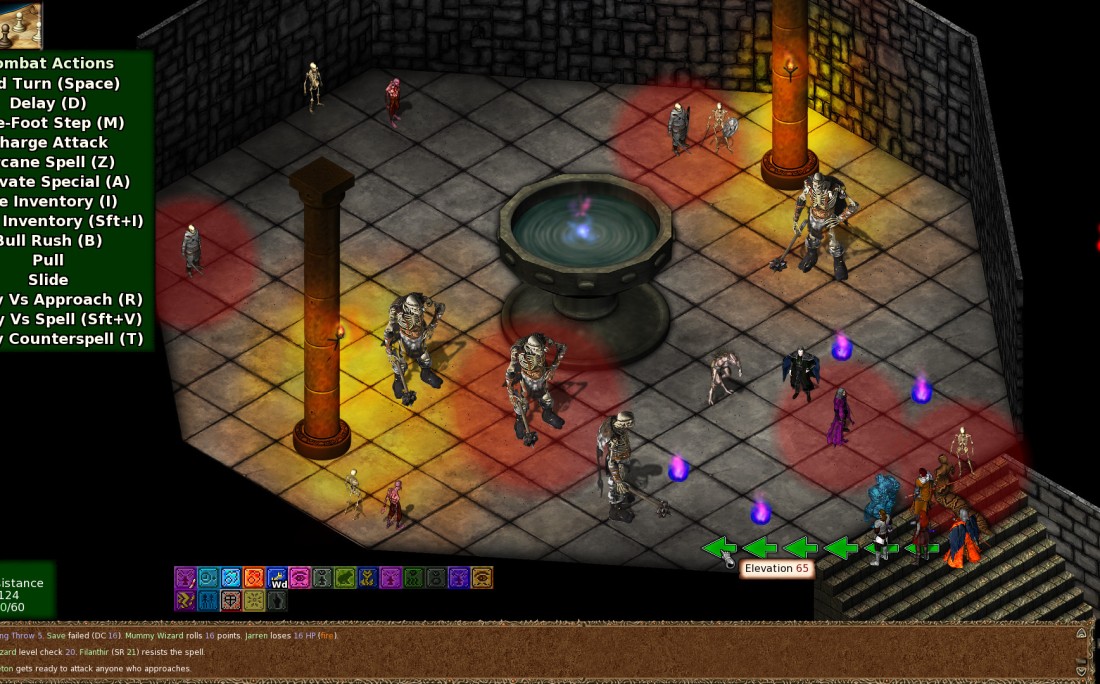Select Ready Vs Spell action
This screenshot has width=1100, height=684.
[x=72, y=319]
